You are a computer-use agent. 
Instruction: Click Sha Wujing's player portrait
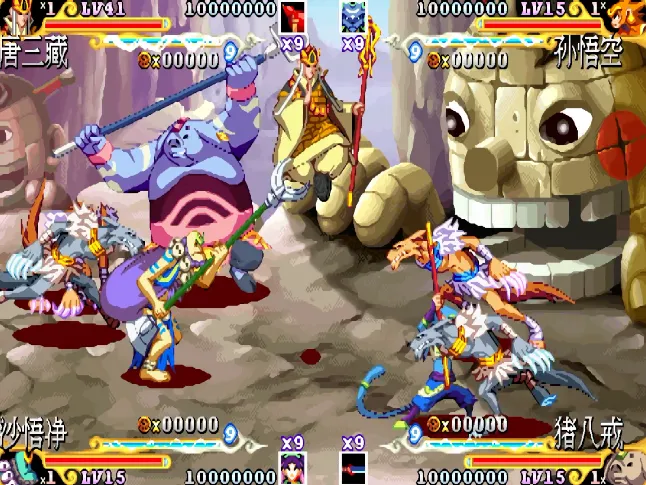[16, 466]
